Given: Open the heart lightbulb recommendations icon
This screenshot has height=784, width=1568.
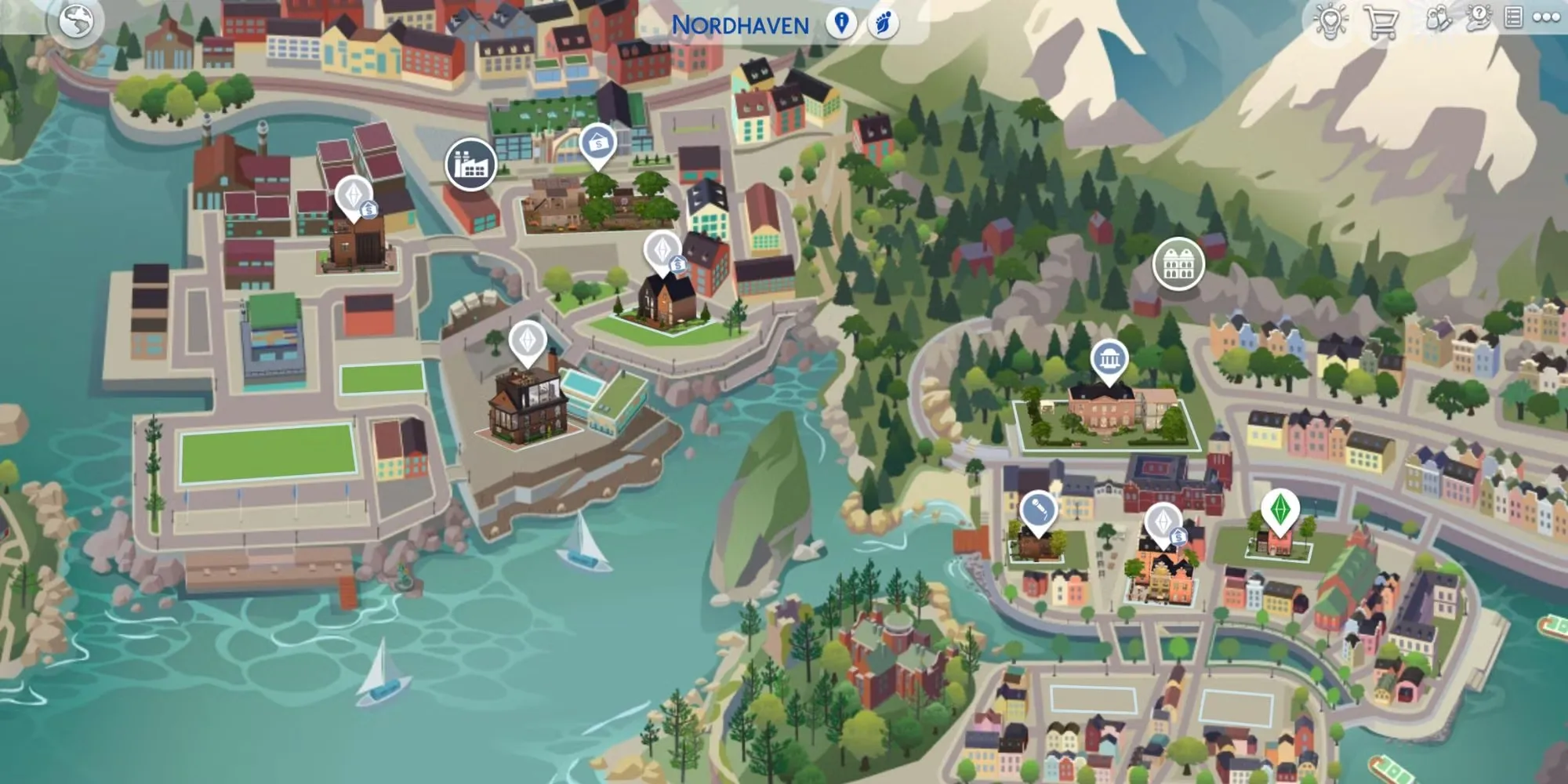Looking at the screenshot, I should tap(1330, 20).
